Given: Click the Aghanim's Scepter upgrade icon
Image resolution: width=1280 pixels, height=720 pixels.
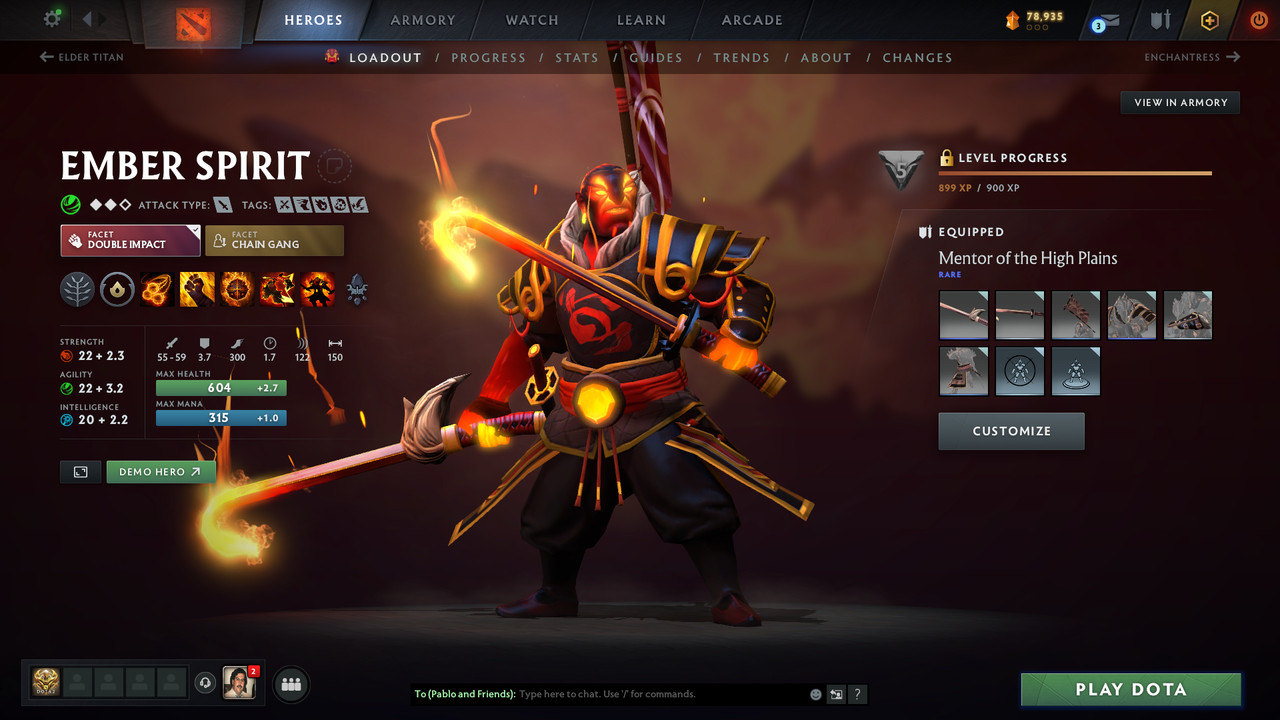Looking at the screenshot, I should (x=356, y=289).
